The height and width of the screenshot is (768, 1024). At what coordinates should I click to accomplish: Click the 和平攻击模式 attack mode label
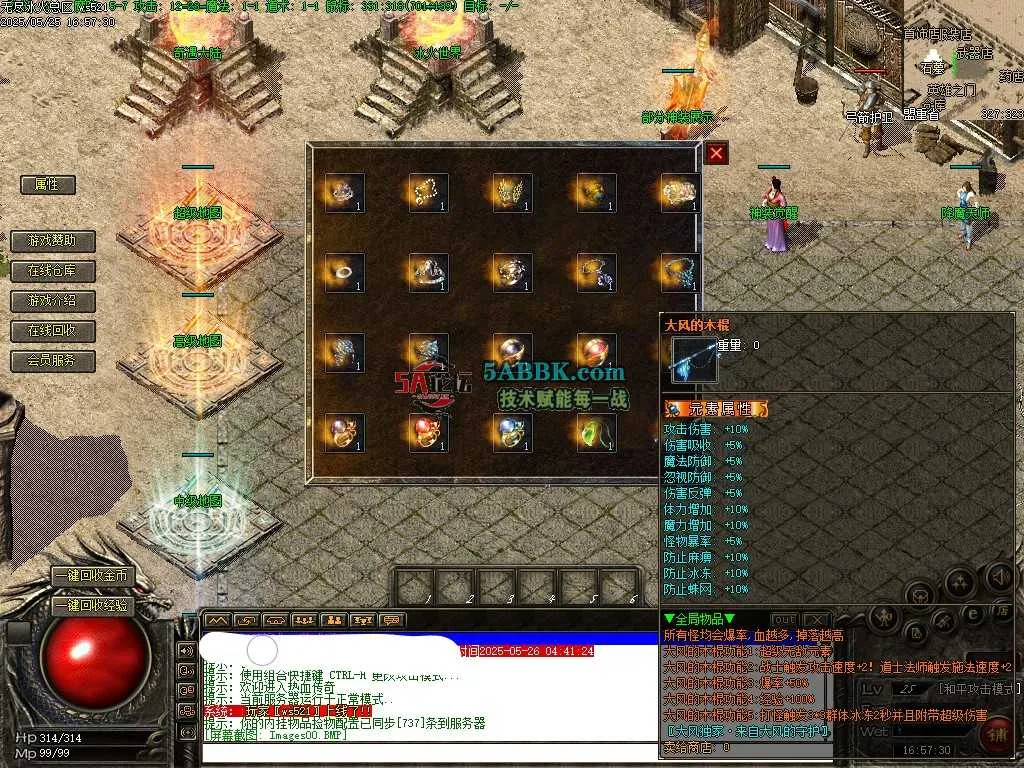[977, 689]
